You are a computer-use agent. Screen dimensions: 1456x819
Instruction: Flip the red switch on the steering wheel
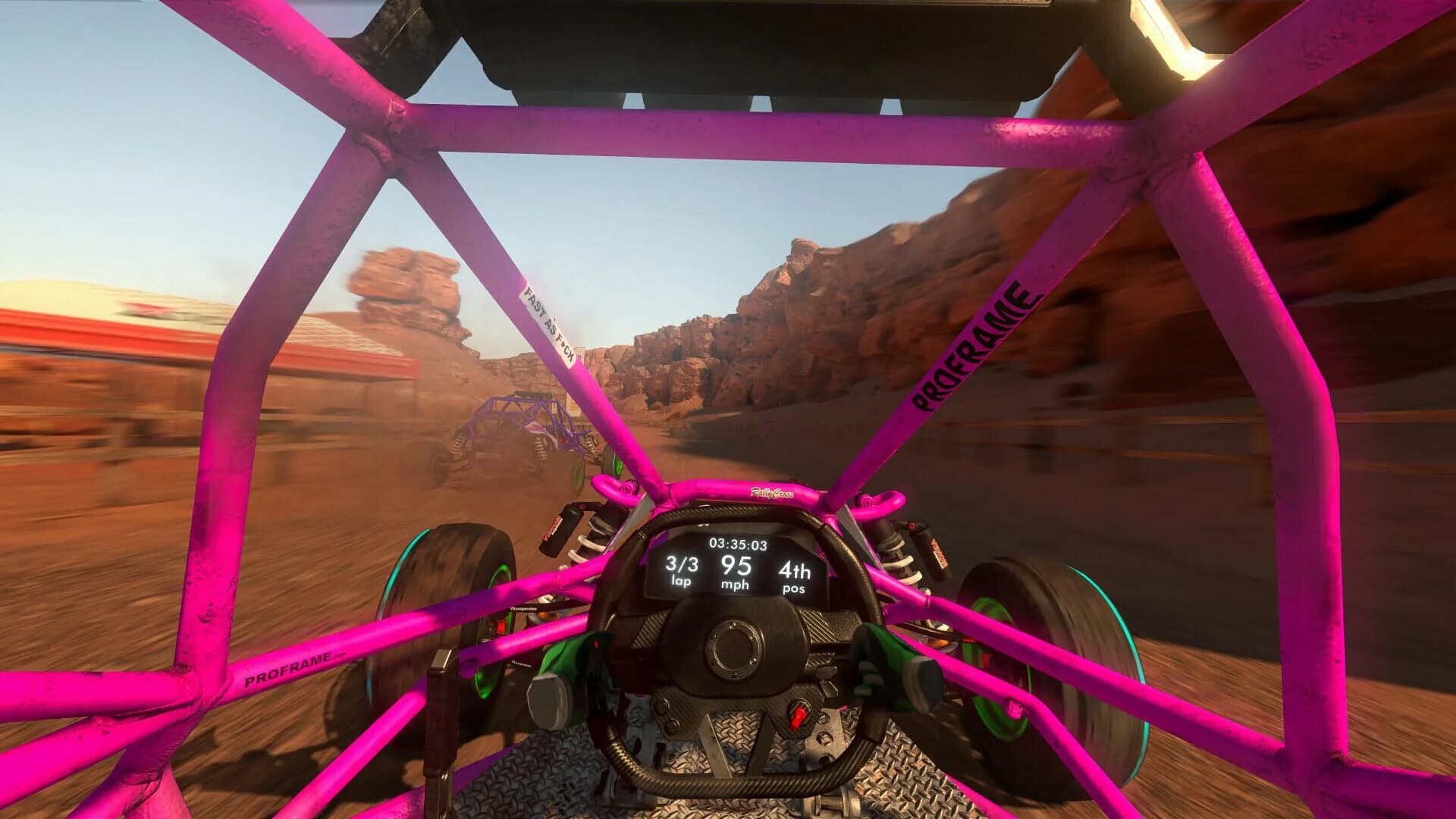[x=796, y=716]
